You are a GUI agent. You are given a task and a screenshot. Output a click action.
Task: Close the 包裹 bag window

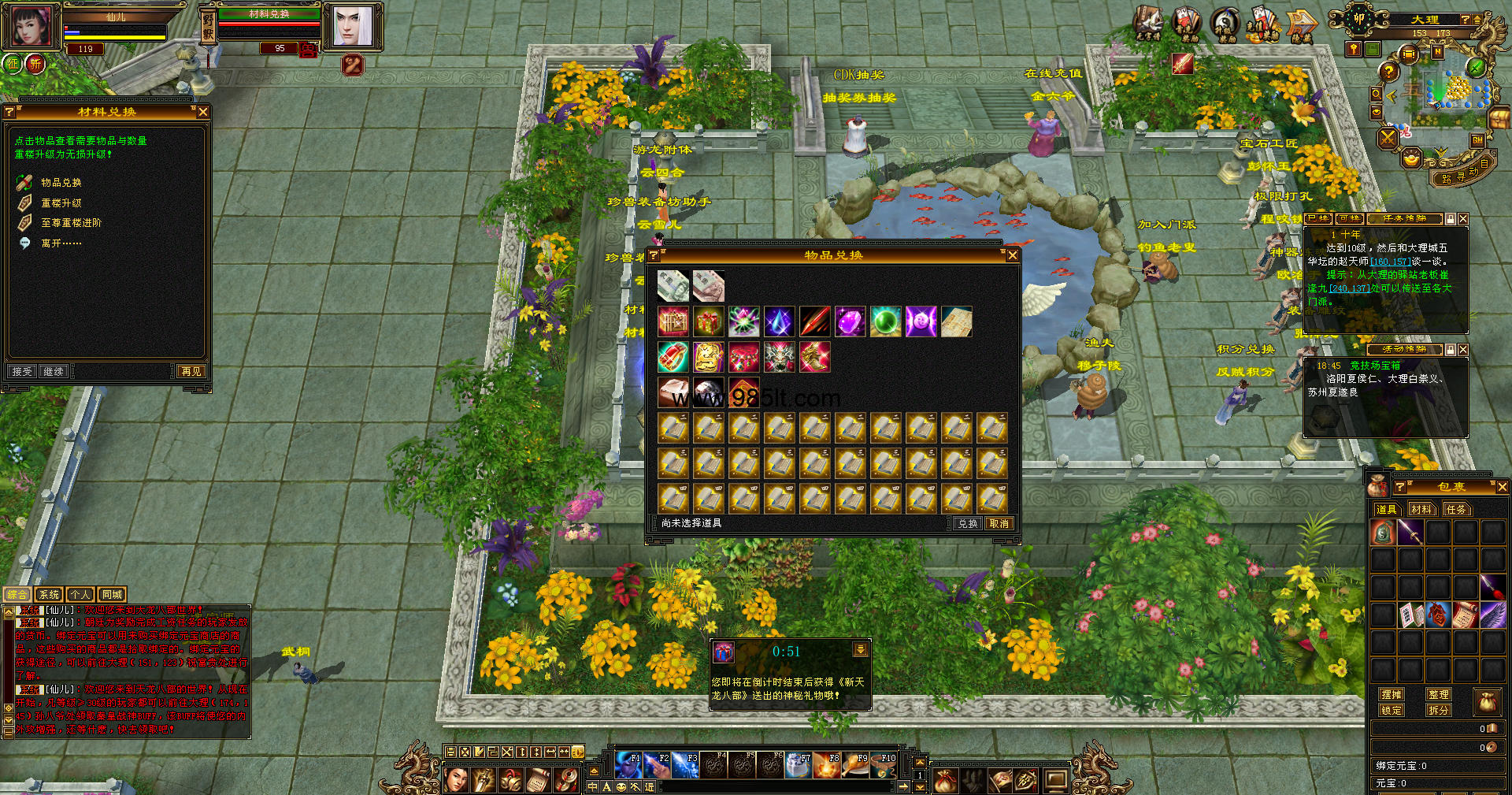click(1502, 488)
